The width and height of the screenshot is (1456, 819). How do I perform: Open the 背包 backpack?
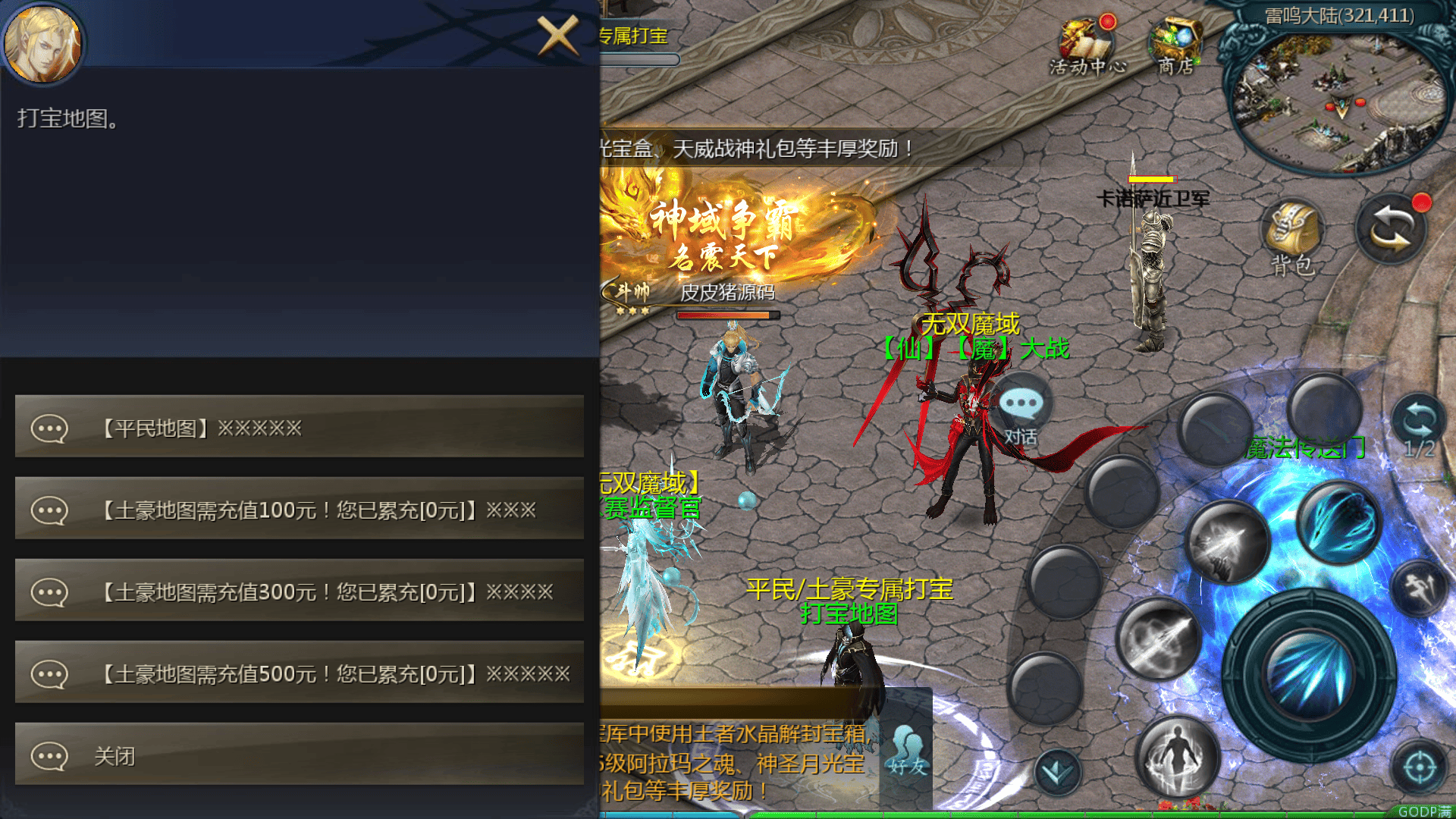pos(1292,237)
